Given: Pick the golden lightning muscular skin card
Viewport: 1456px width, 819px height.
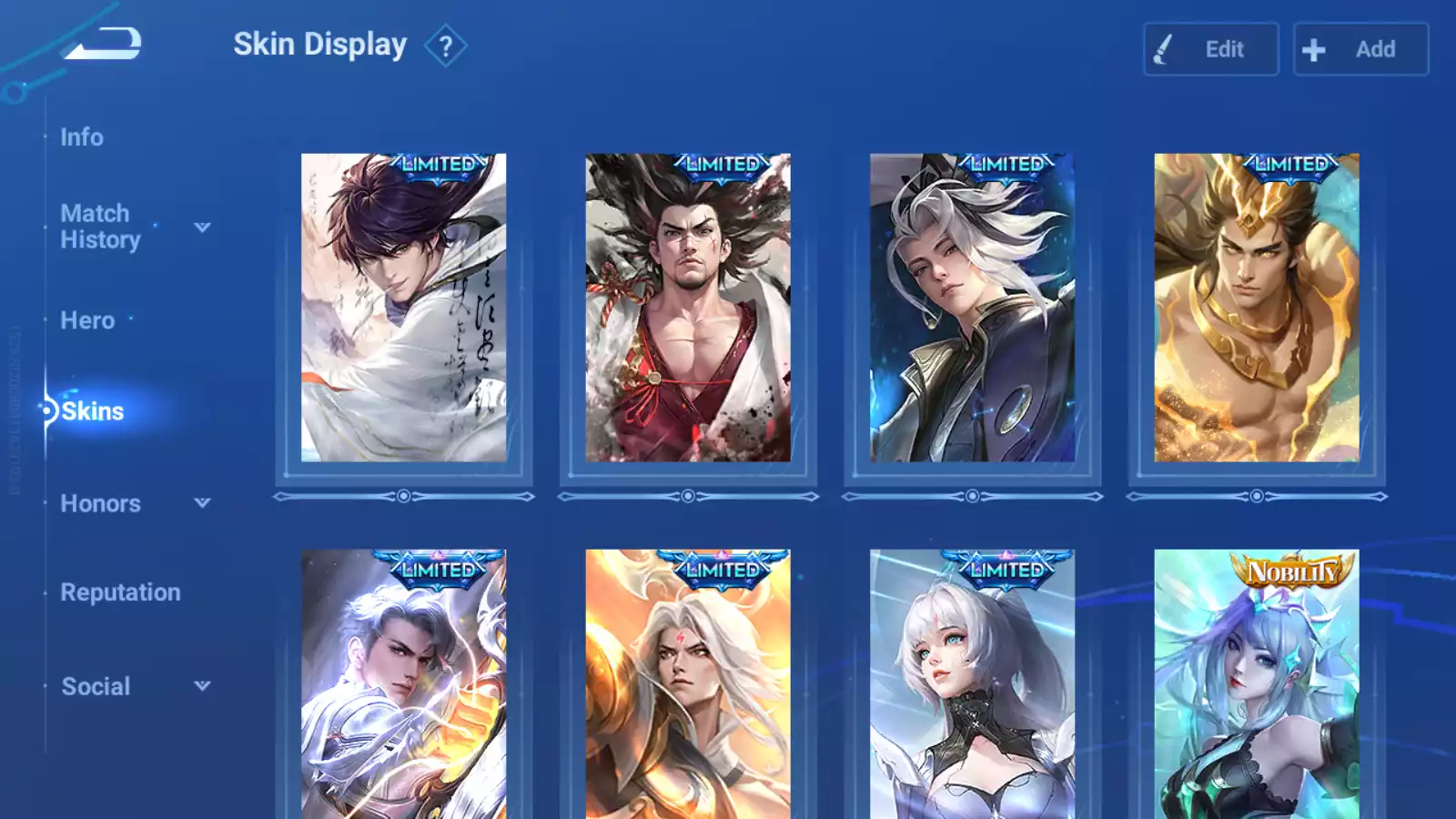Looking at the screenshot, I should coord(1257,308).
